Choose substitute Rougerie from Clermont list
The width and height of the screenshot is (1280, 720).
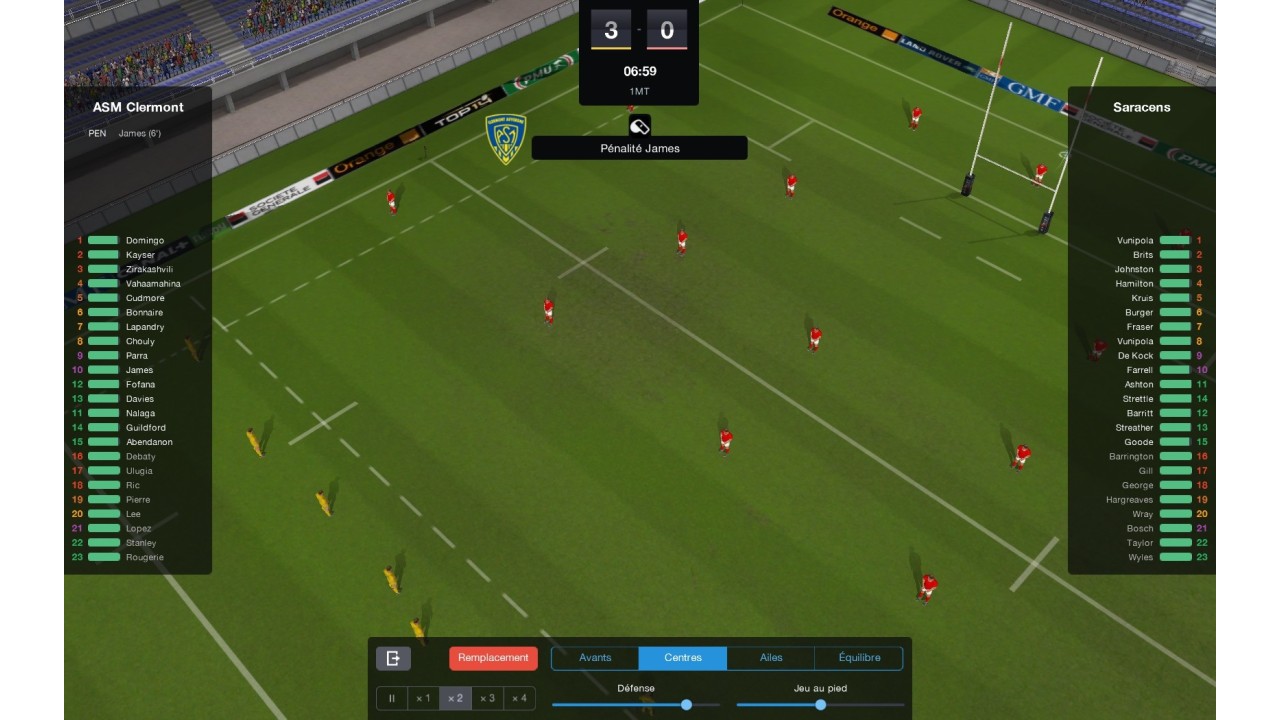point(145,557)
